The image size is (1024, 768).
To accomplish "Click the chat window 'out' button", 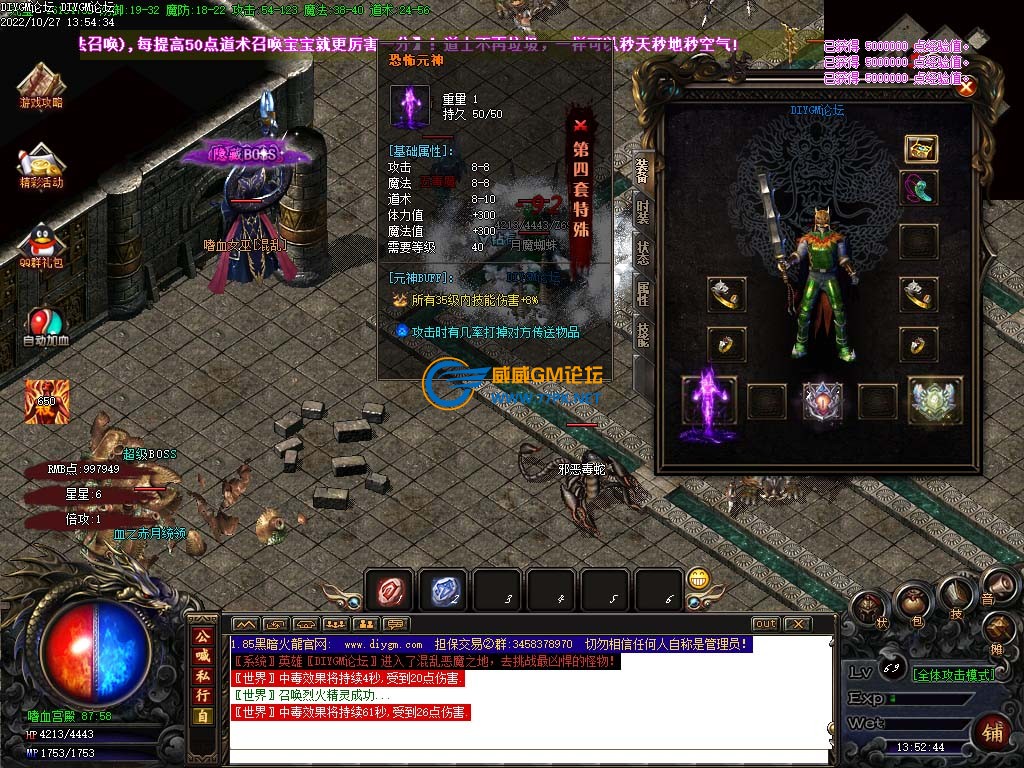I will point(765,624).
